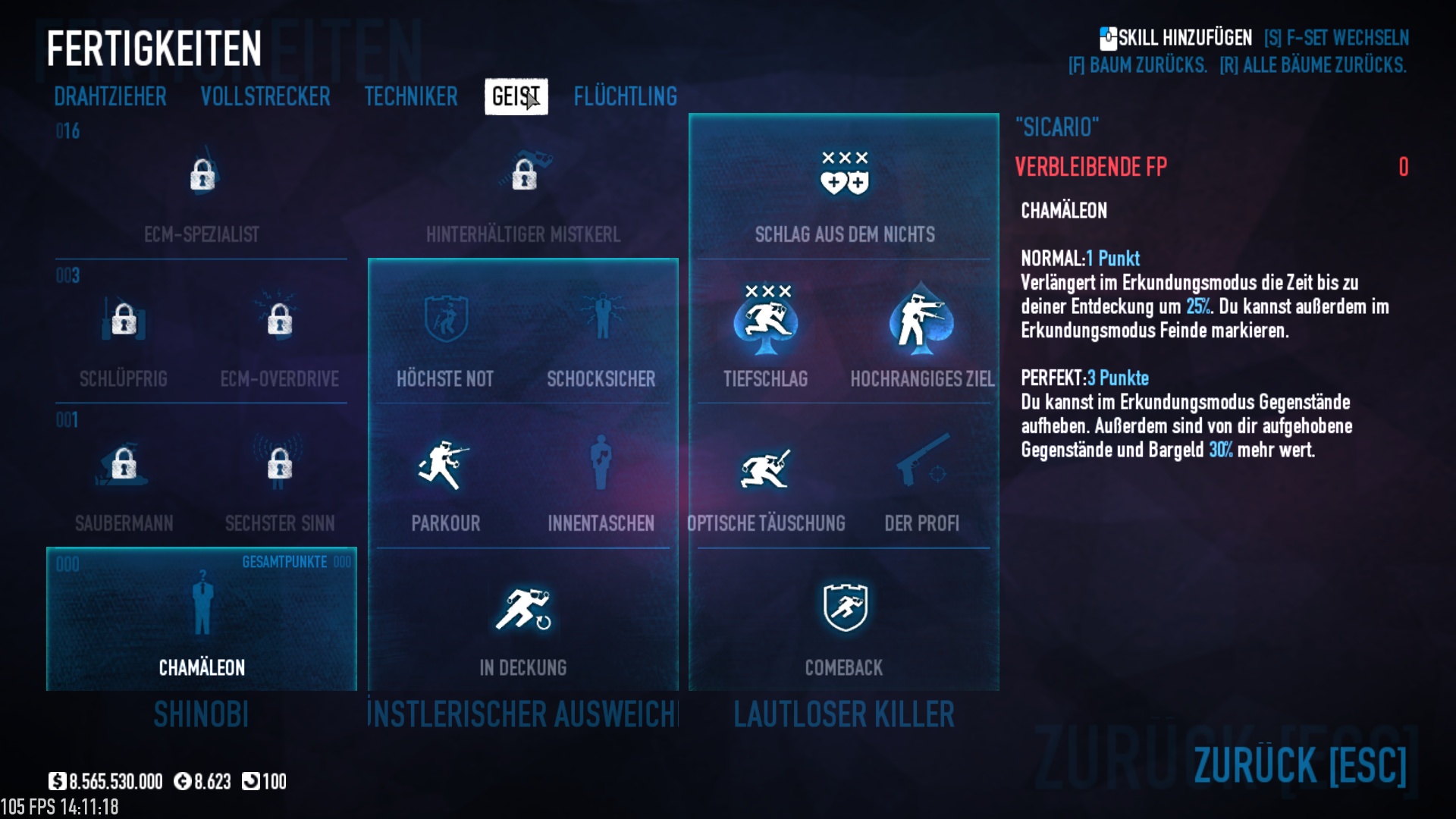Viewport: 1456px width, 819px height.
Task: Choose the Geist tab
Action: coord(516,96)
